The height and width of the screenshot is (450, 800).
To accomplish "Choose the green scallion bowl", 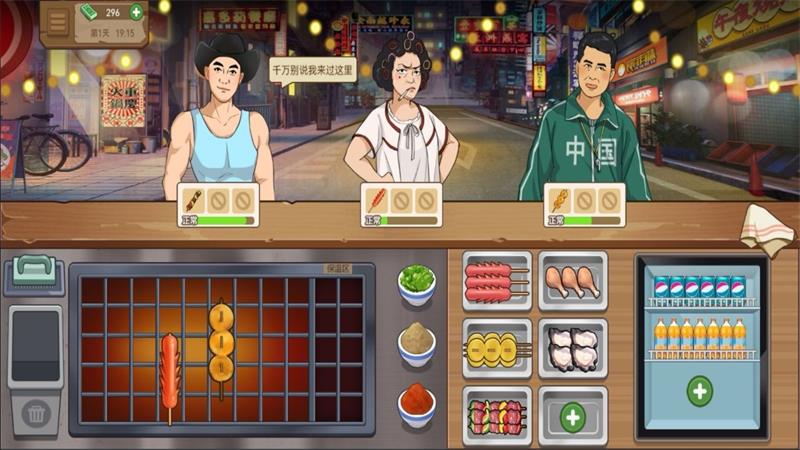I will tap(416, 284).
